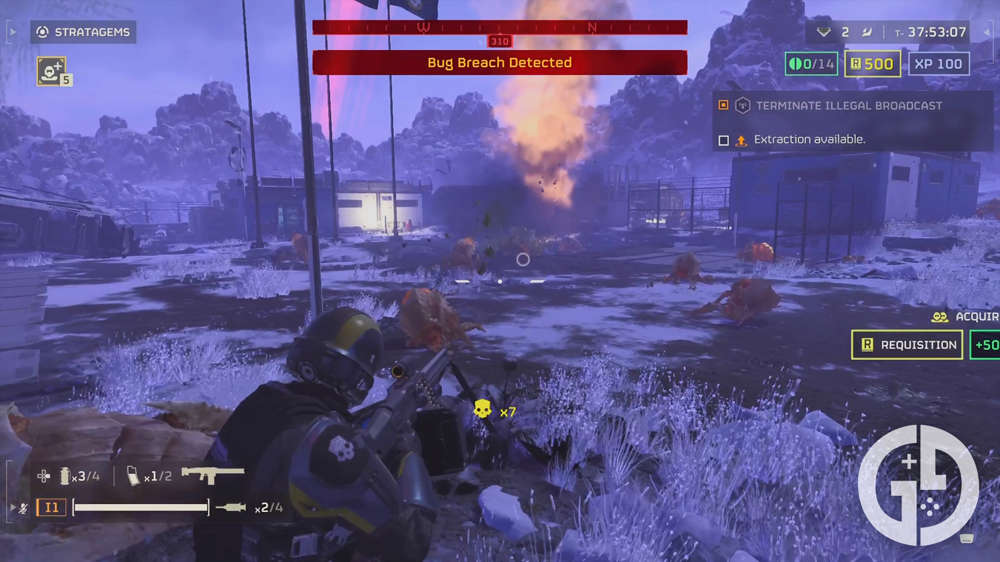Select the stim syringe icon

tap(231, 508)
